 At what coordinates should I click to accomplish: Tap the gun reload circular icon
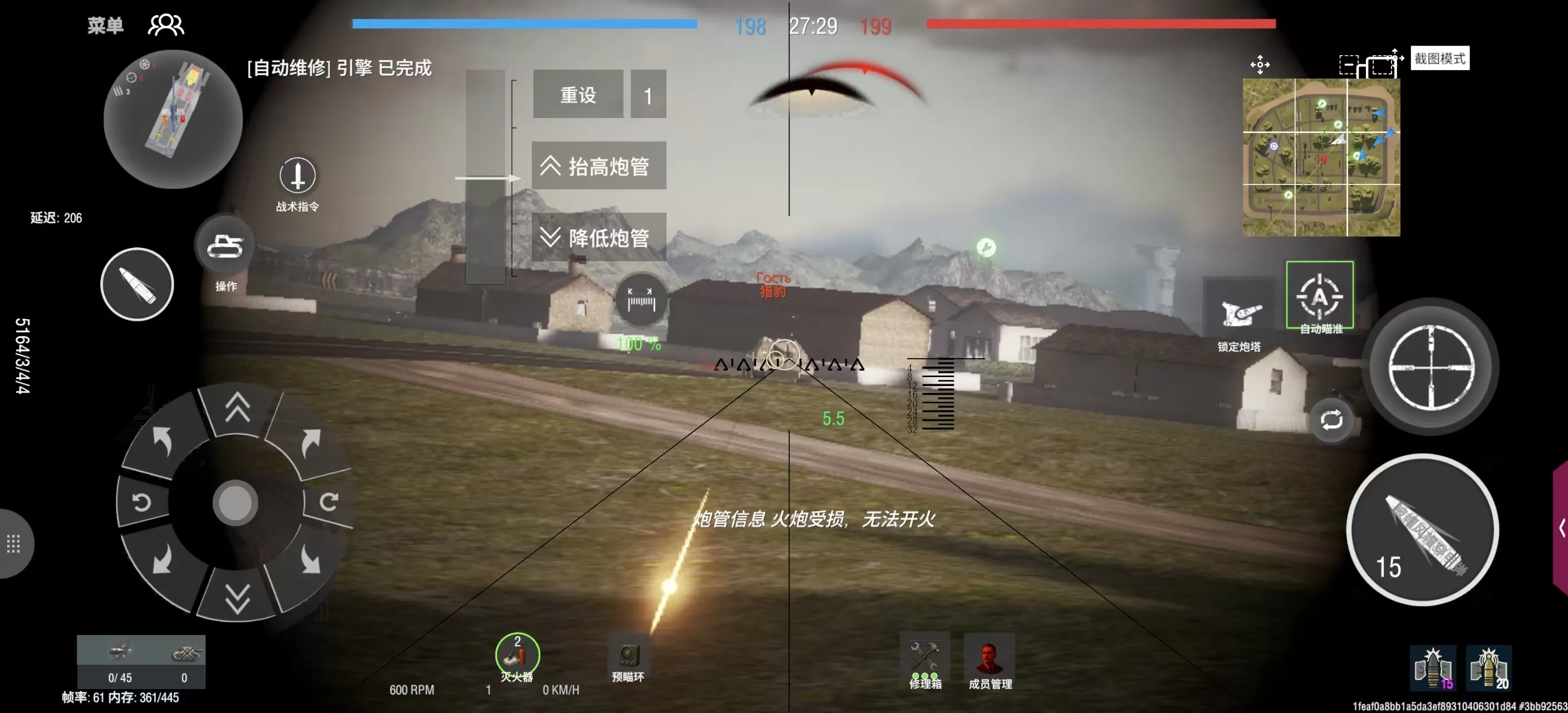coord(1332,420)
